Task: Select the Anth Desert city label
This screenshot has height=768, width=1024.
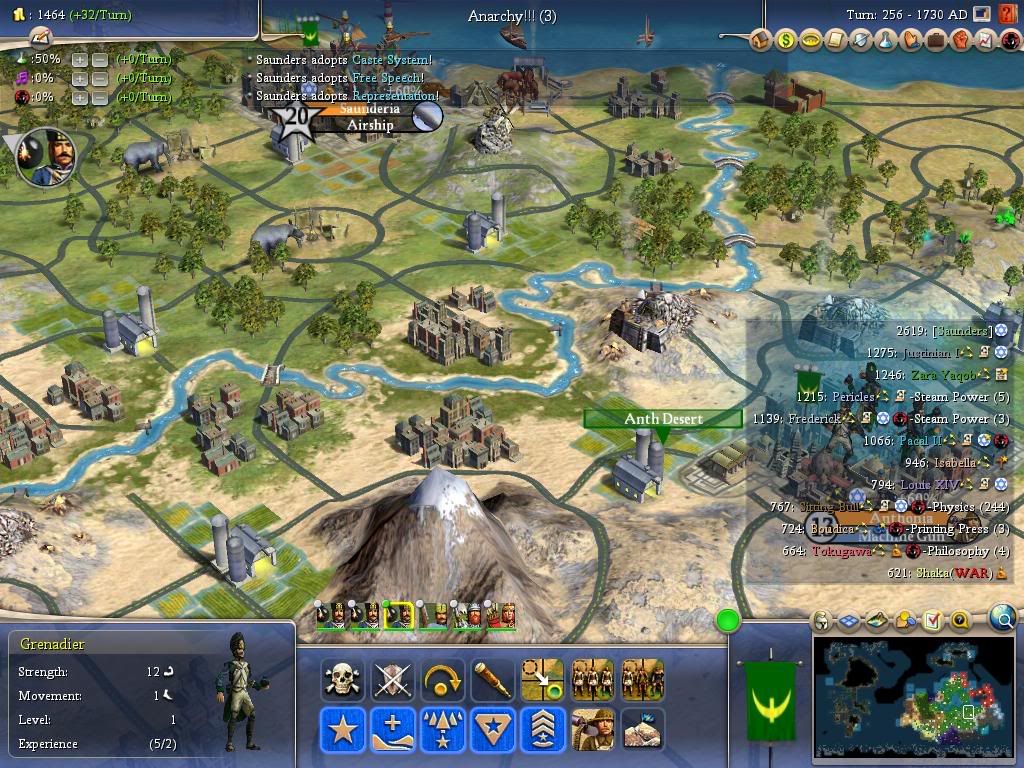Action: tap(663, 419)
